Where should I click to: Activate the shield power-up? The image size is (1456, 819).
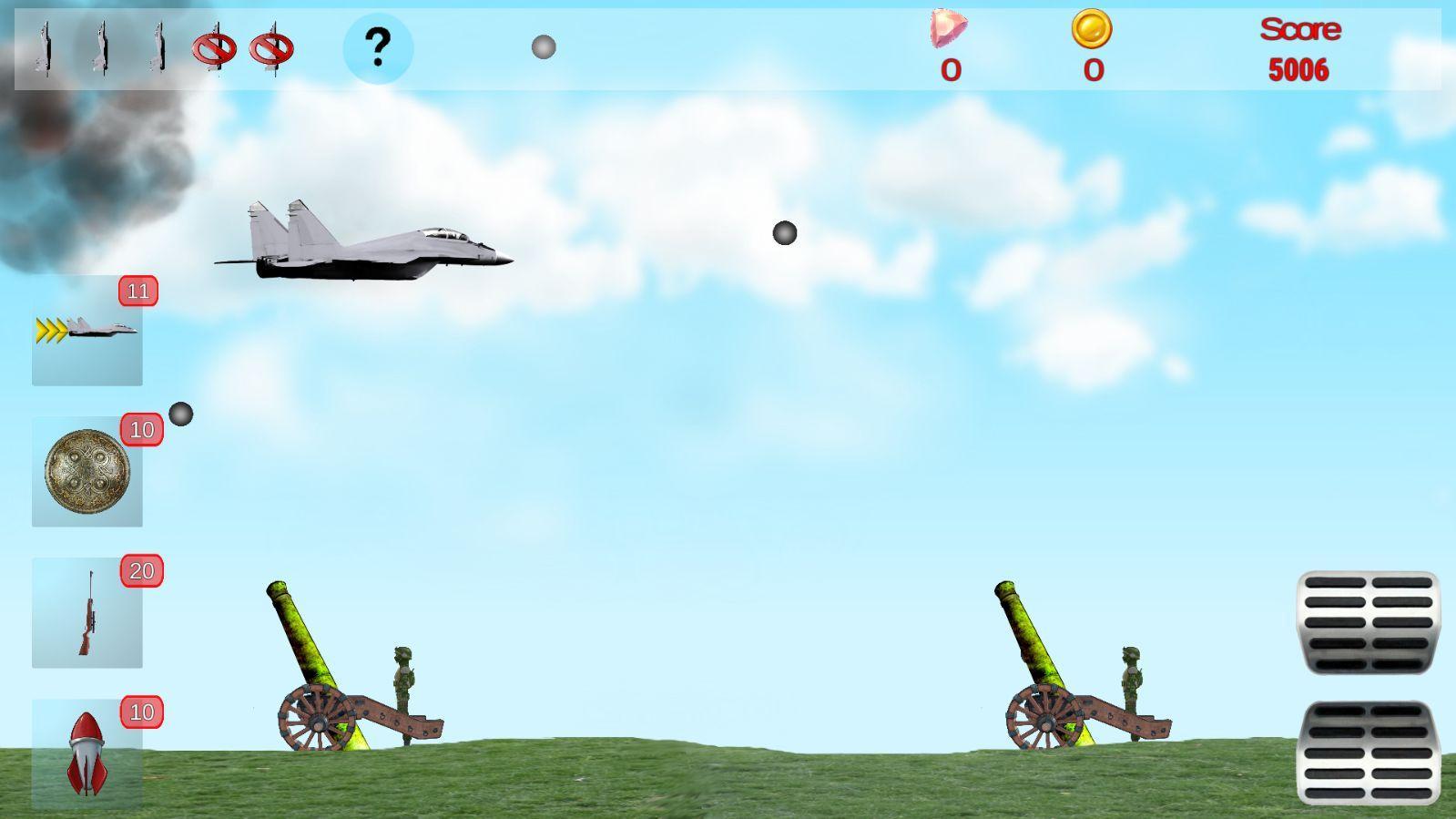pyautogui.click(x=87, y=474)
